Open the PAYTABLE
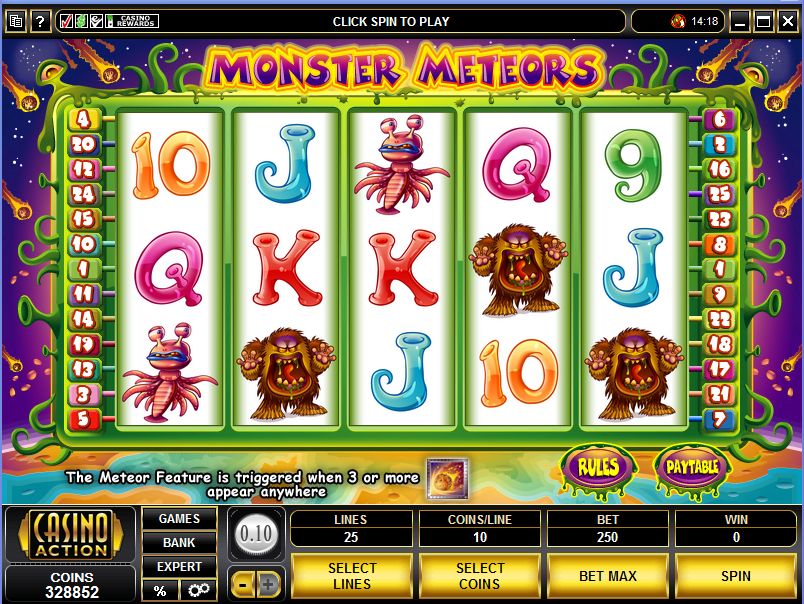This screenshot has height=604, width=804. click(x=693, y=466)
